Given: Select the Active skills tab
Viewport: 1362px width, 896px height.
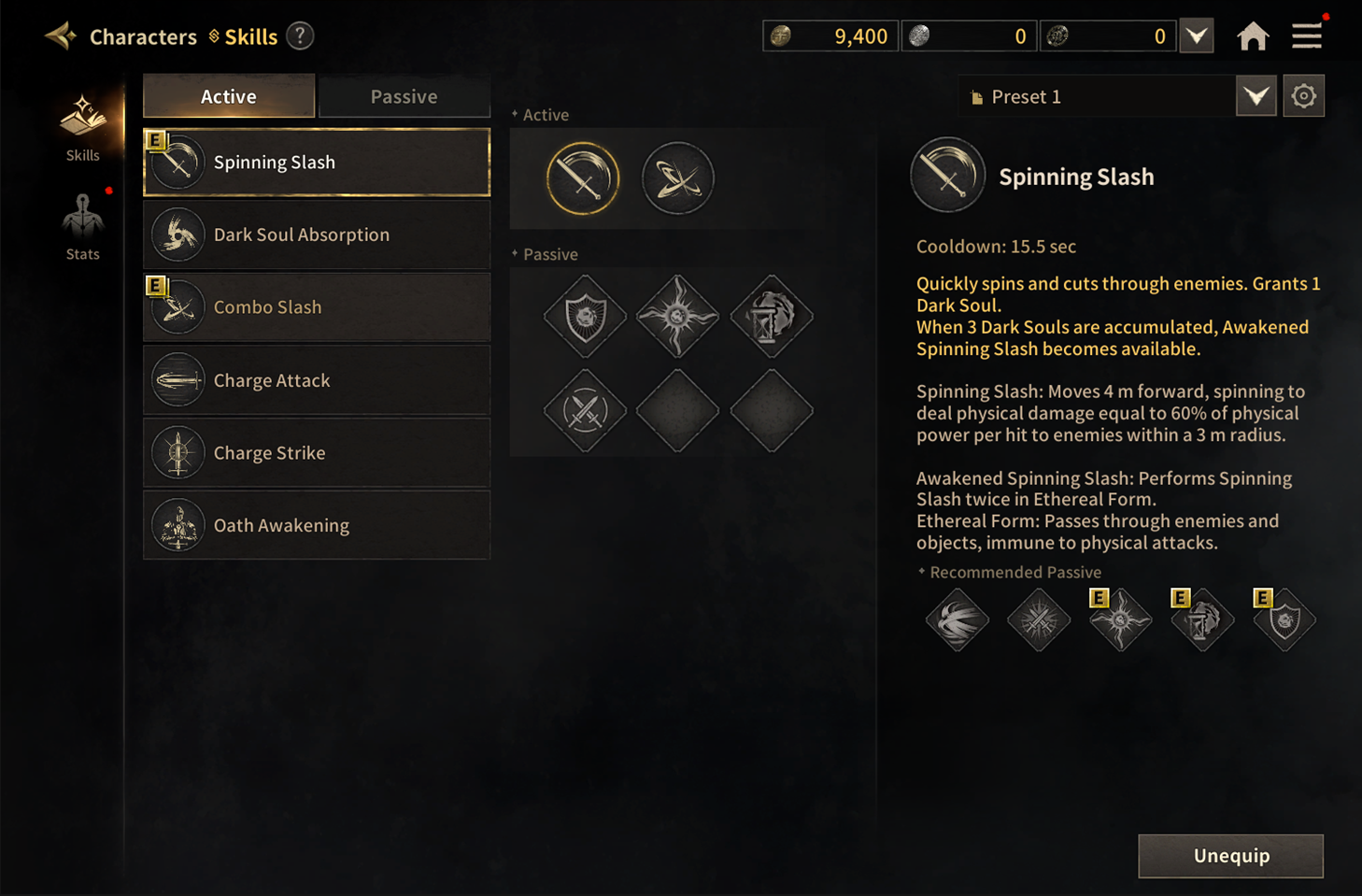Looking at the screenshot, I should 229,96.
